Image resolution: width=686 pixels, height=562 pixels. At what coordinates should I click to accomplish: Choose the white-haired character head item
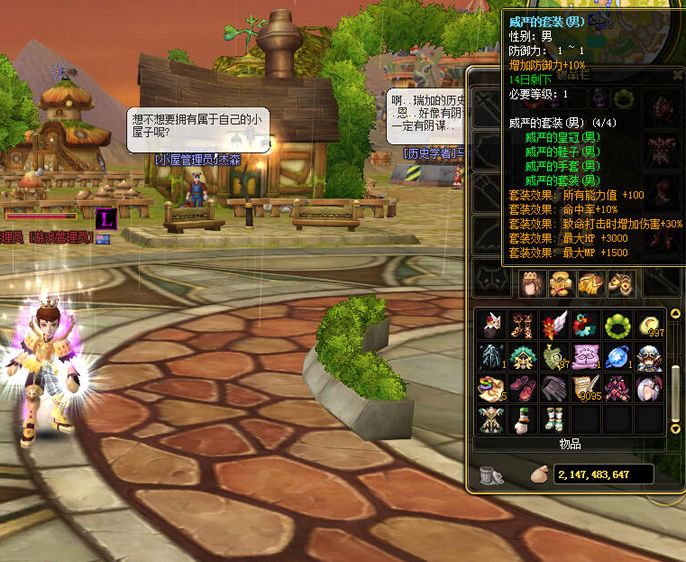pos(648,388)
